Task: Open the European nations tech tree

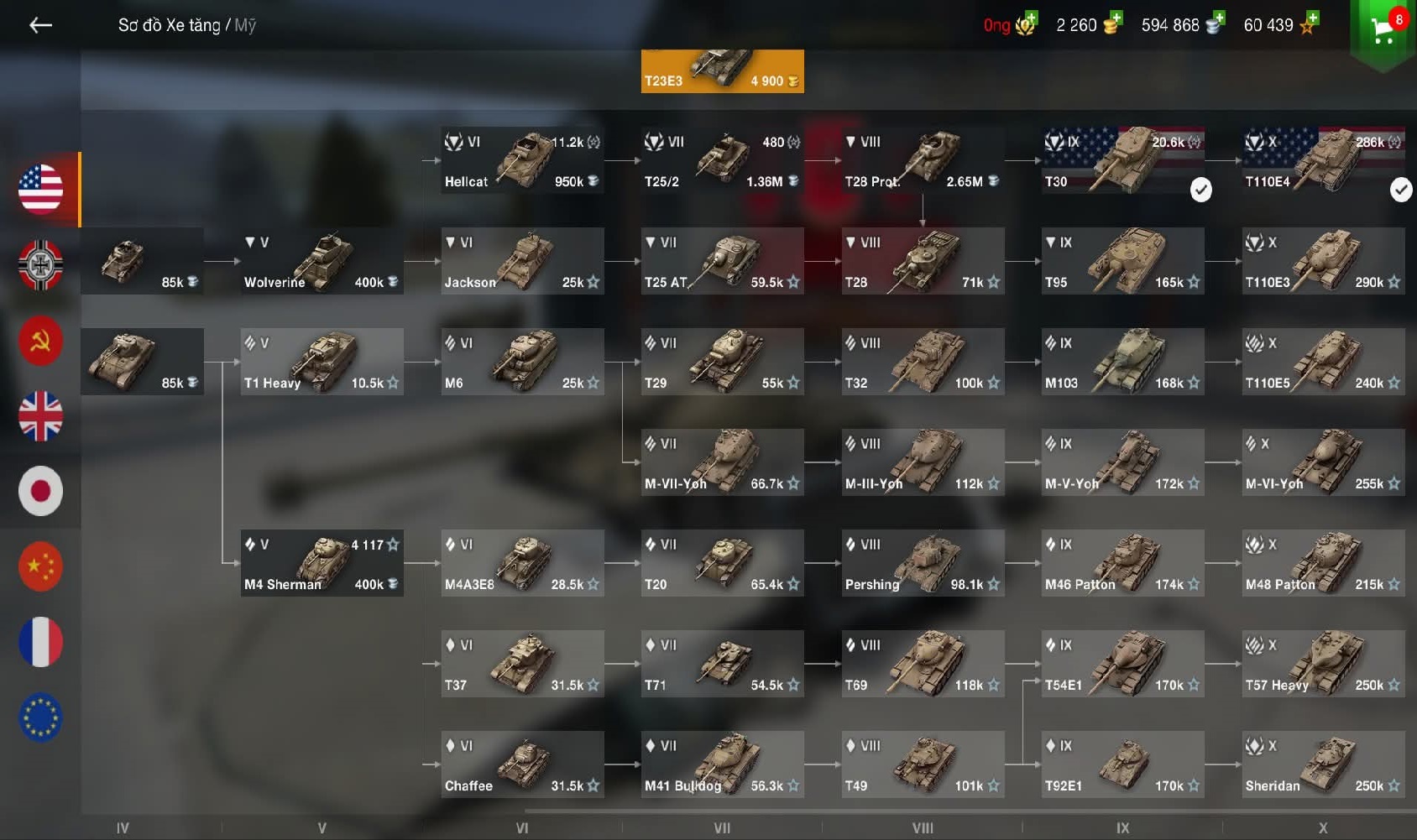Action: click(40, 717)
